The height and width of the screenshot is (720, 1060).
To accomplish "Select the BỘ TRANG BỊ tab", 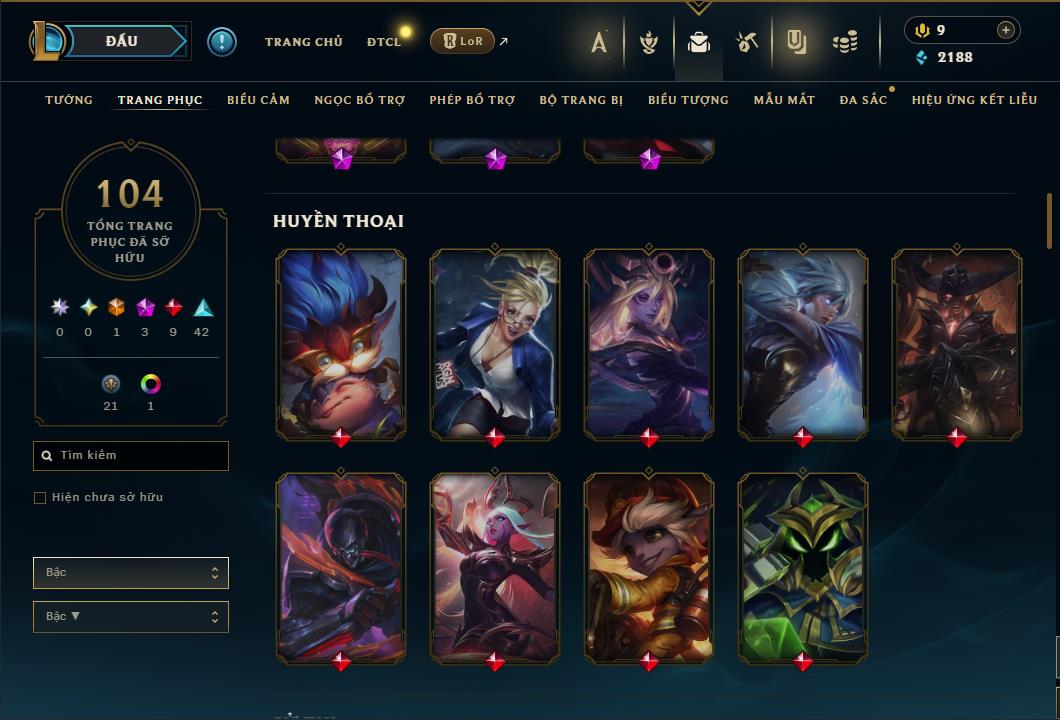I will [581, 100].
